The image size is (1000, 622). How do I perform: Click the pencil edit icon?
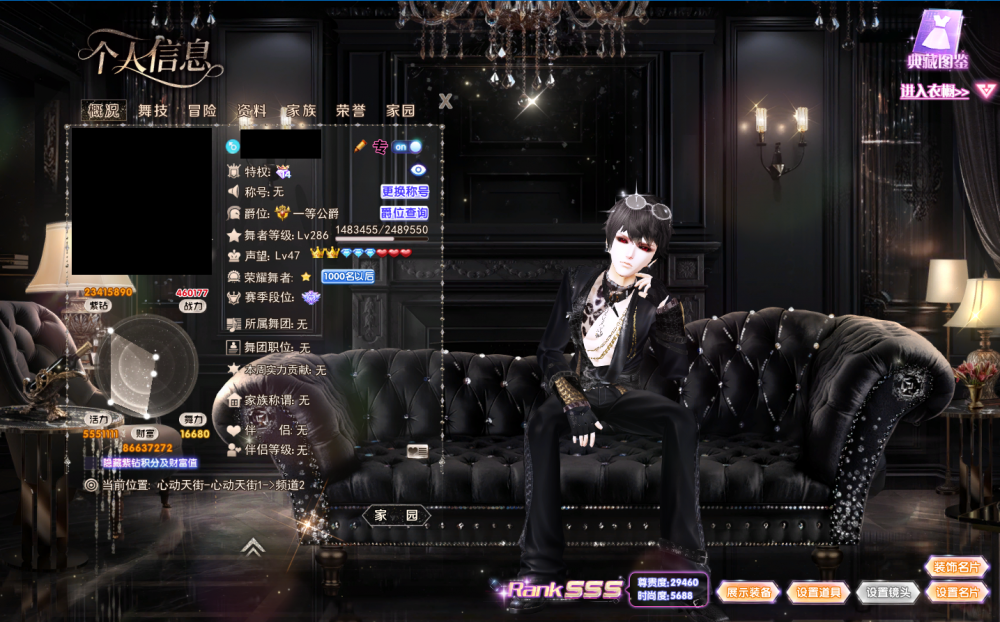360,146
